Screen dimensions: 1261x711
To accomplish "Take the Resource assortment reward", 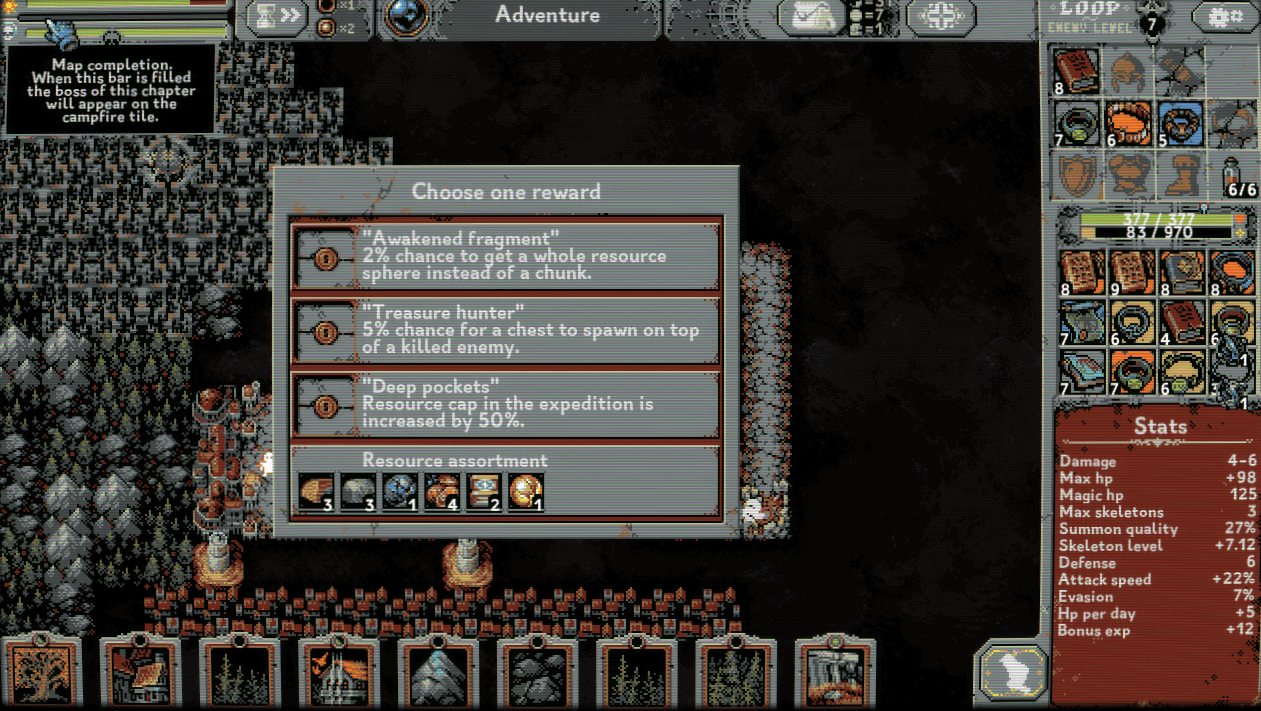I will (x=505, y=481).
